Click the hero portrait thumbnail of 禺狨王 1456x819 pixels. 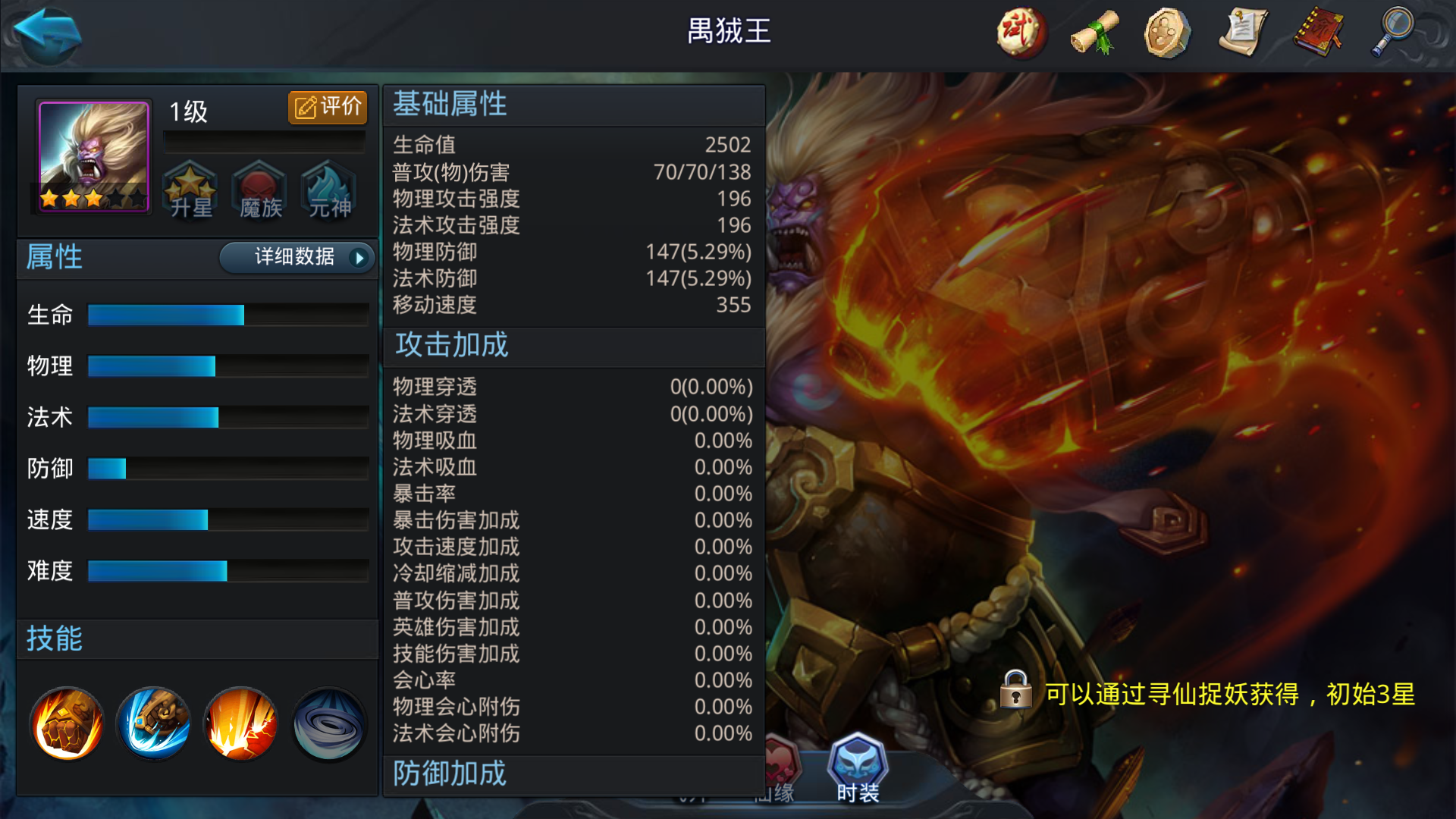pyautogui.click(x=91, y=155)
